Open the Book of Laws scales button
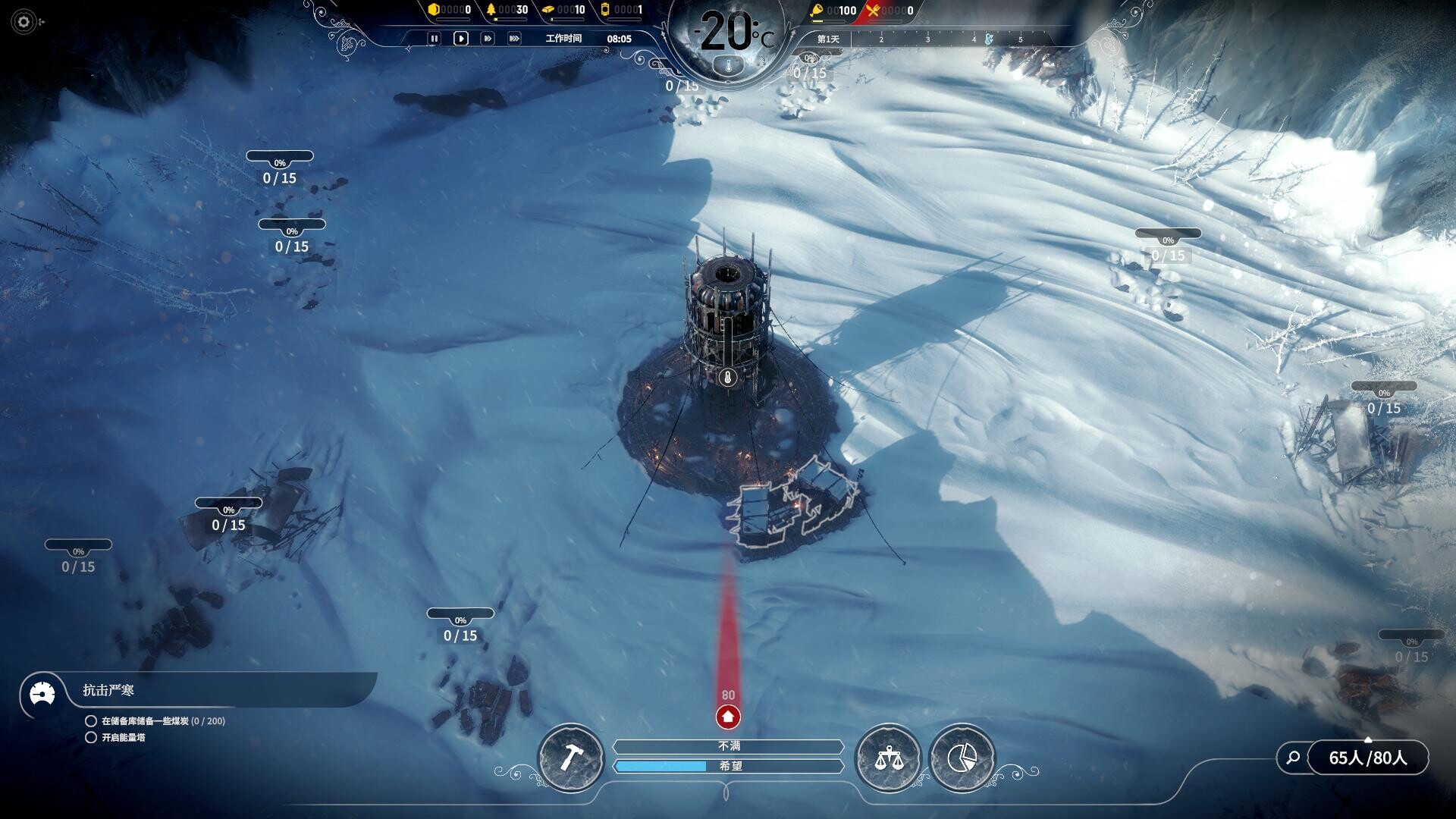Image resolution: width=1456 pixels, height=819 pixels. [x=887, y=758]
